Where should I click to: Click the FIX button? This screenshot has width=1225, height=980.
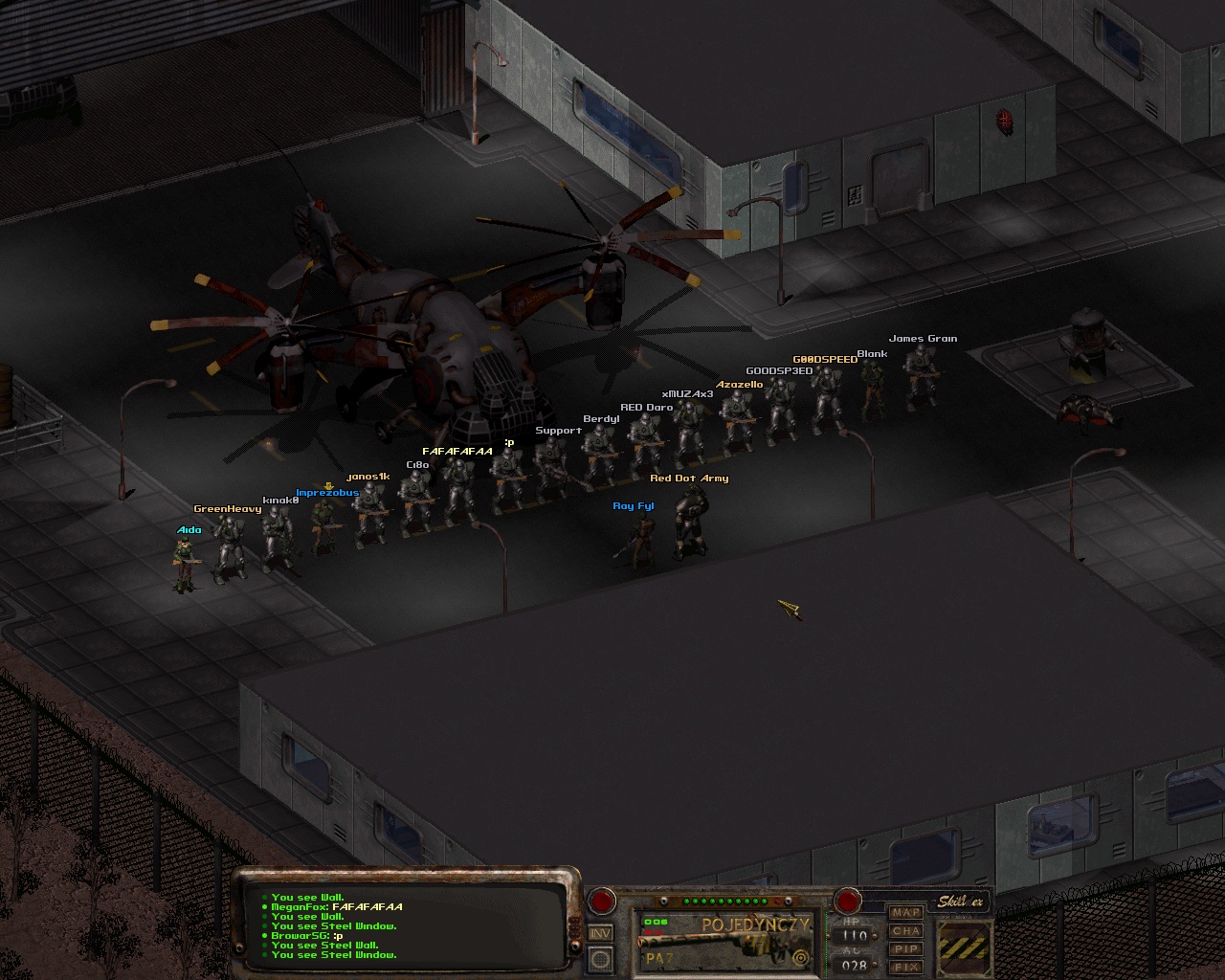905,968
